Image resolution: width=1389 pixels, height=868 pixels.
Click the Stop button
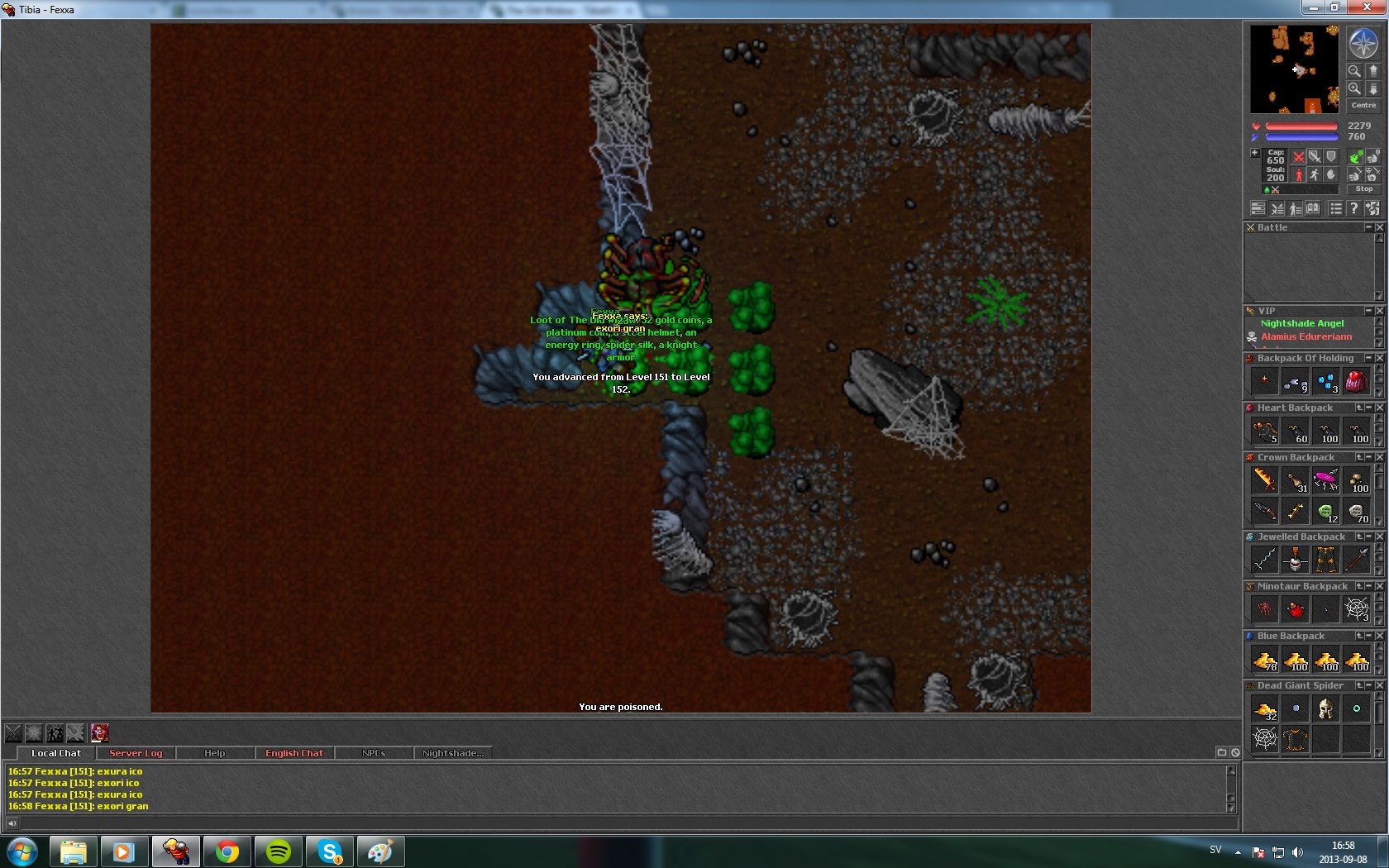tap(1363, 189)
